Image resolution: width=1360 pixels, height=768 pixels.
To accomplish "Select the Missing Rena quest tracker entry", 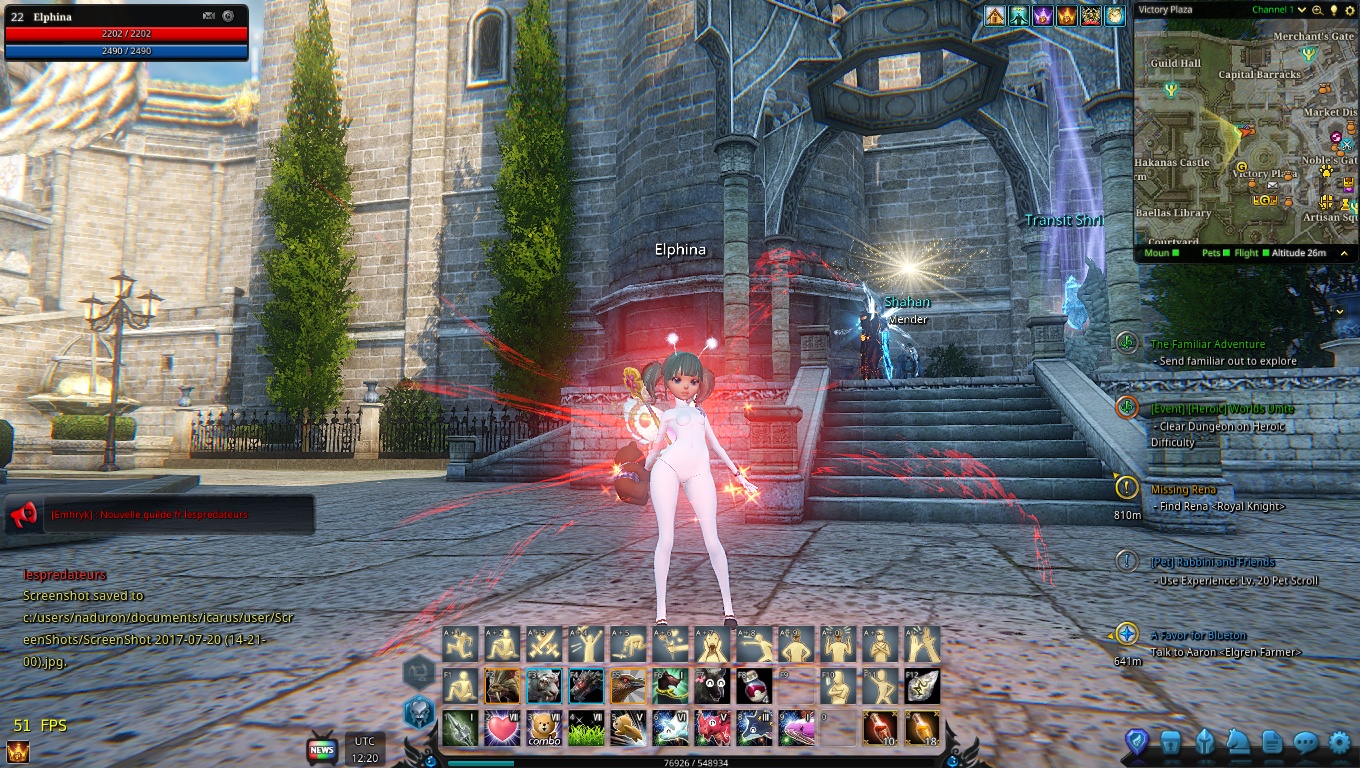I will click(x=1184, y=490).
